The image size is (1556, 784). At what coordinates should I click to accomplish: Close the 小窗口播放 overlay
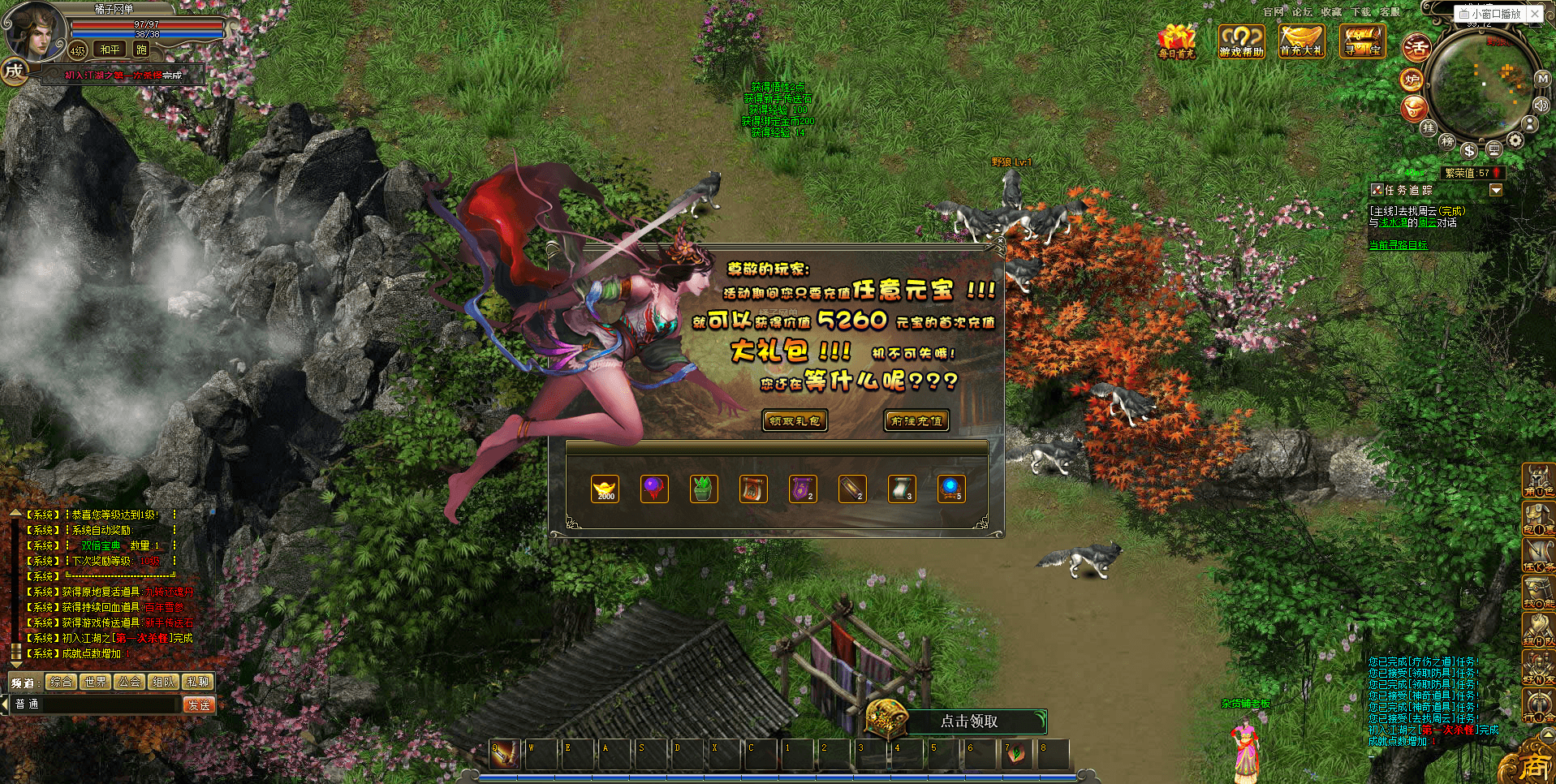pyautogui.click(x=1535, y=14)
